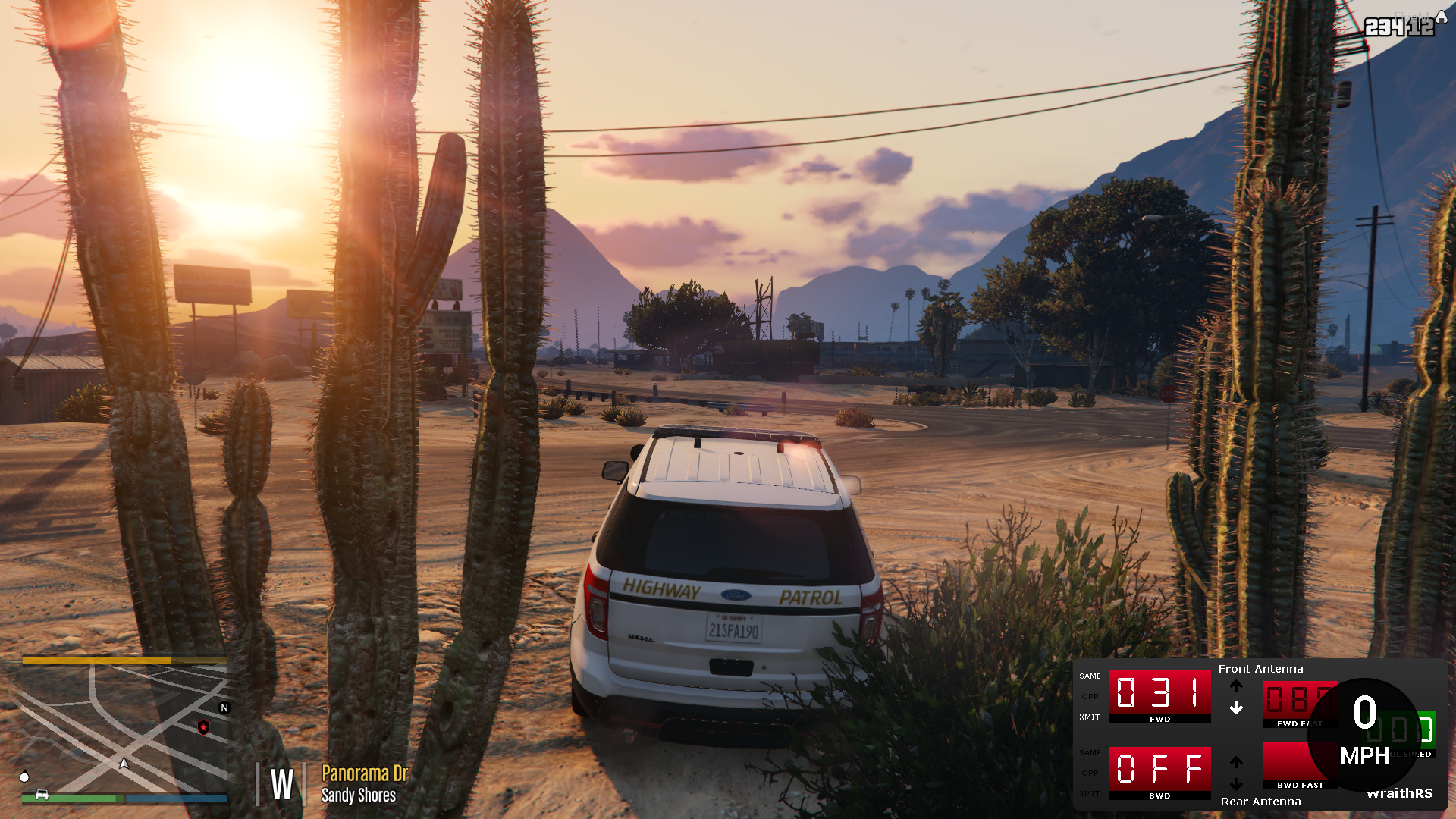Viewport: 1456px width, 819px height.
Task: Select the north compass marker on the minimap
Action: click(x=224, y=707)
